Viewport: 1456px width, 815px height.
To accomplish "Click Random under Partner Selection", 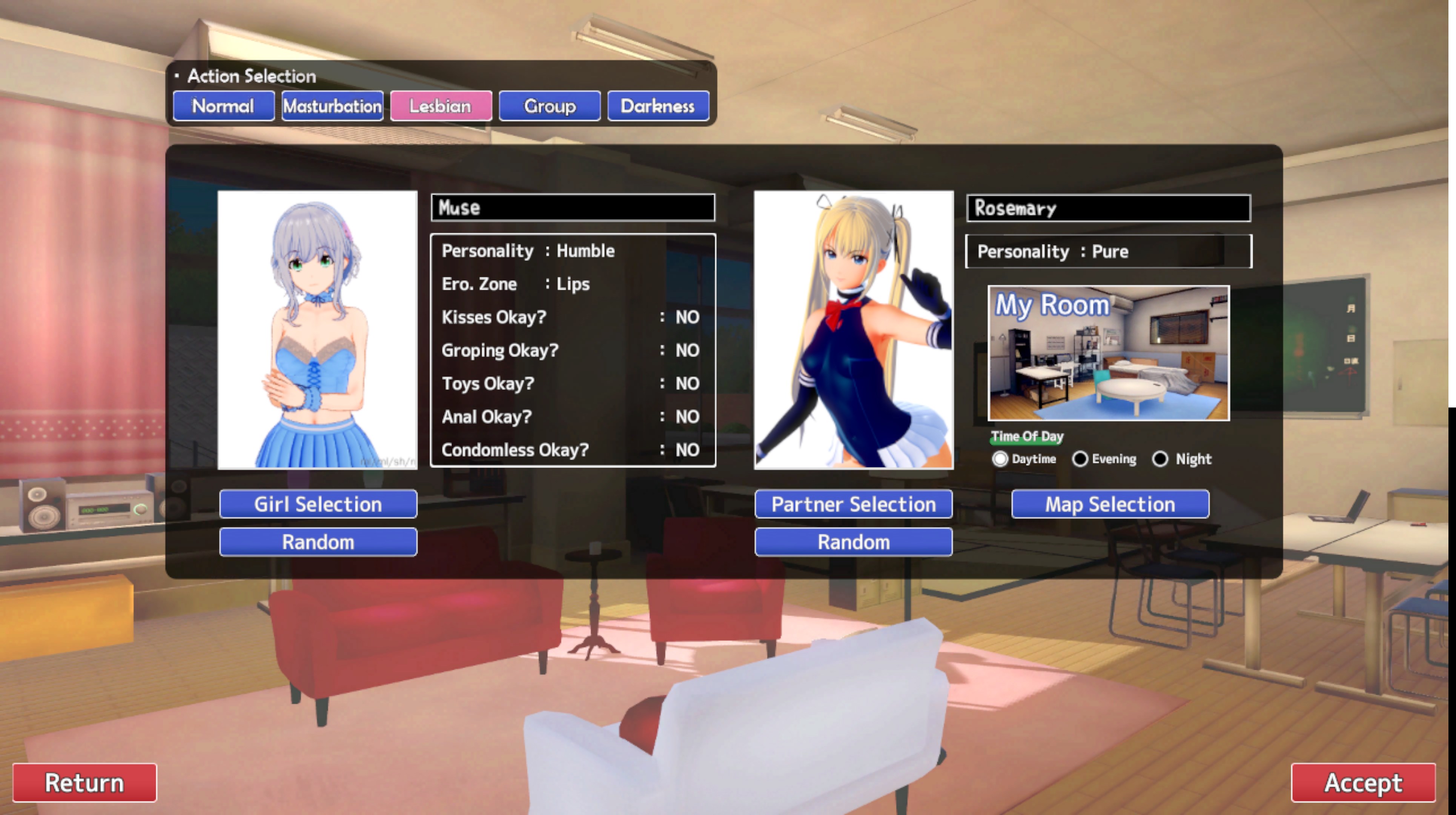I will 854,542.
